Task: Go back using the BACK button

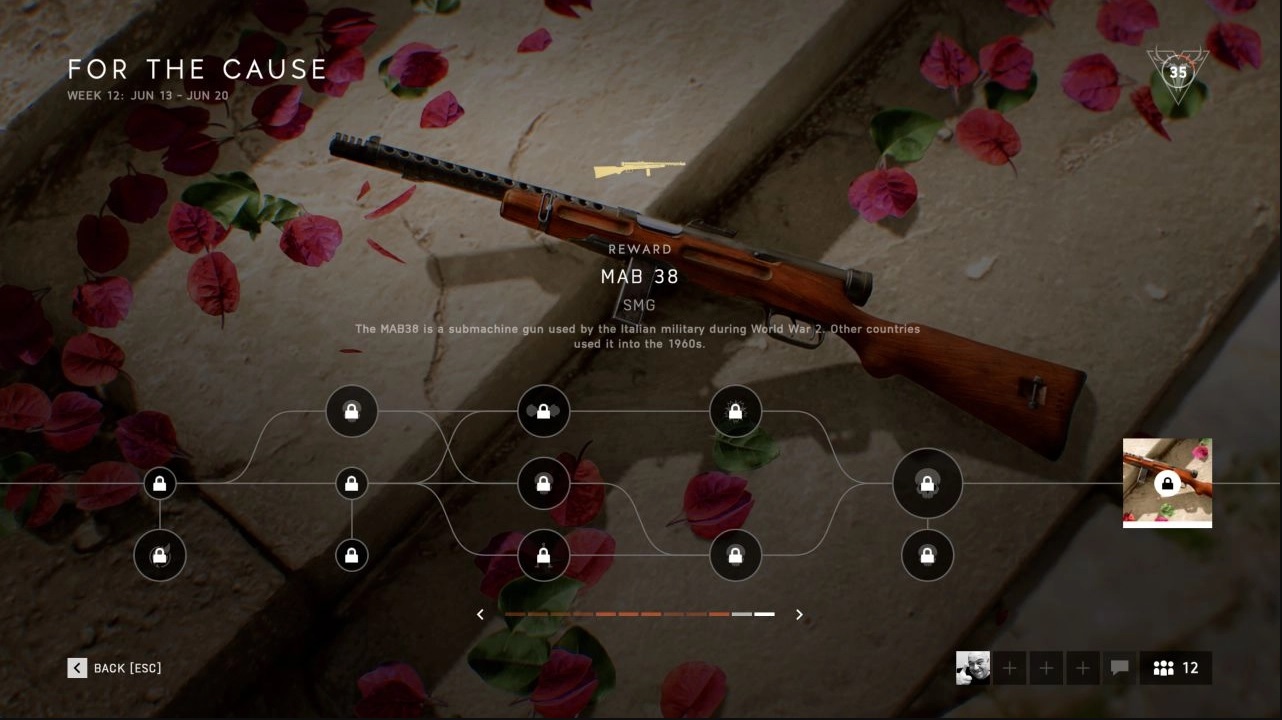Action: pyautogui.click(x=114, y=668)
